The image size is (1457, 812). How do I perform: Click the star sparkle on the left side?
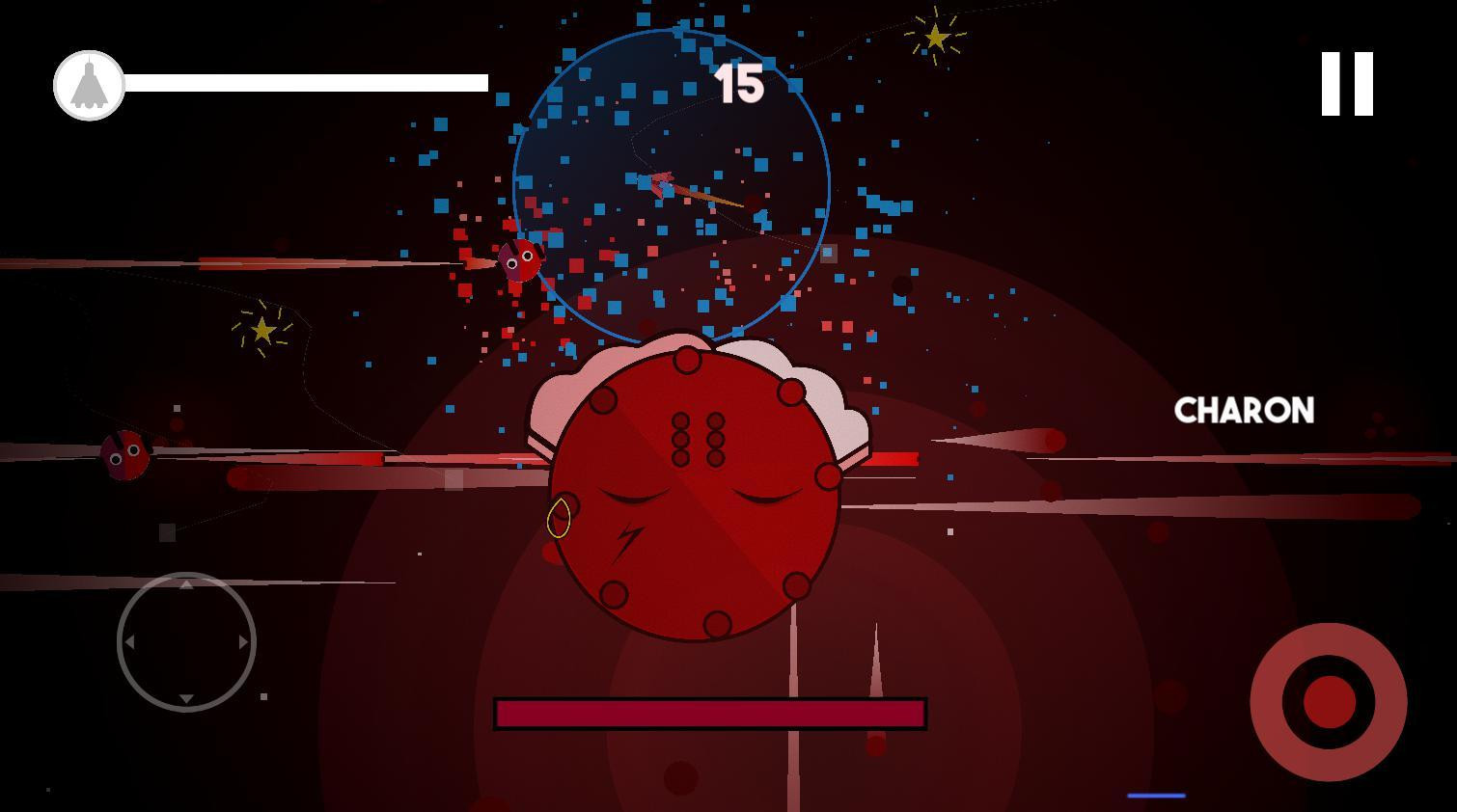click(262, 329)
